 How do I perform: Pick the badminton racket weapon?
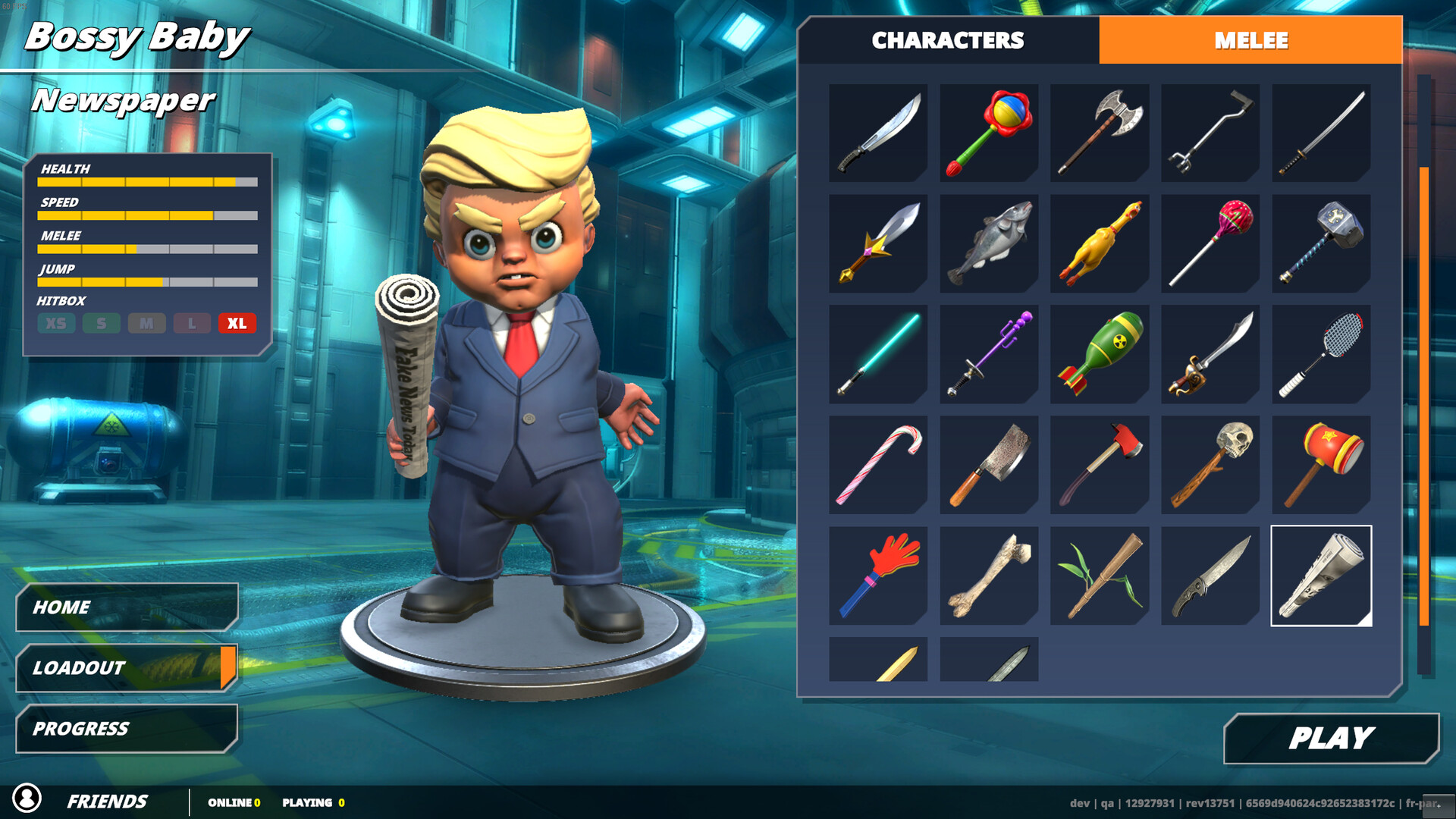[x=1321, y=354]
